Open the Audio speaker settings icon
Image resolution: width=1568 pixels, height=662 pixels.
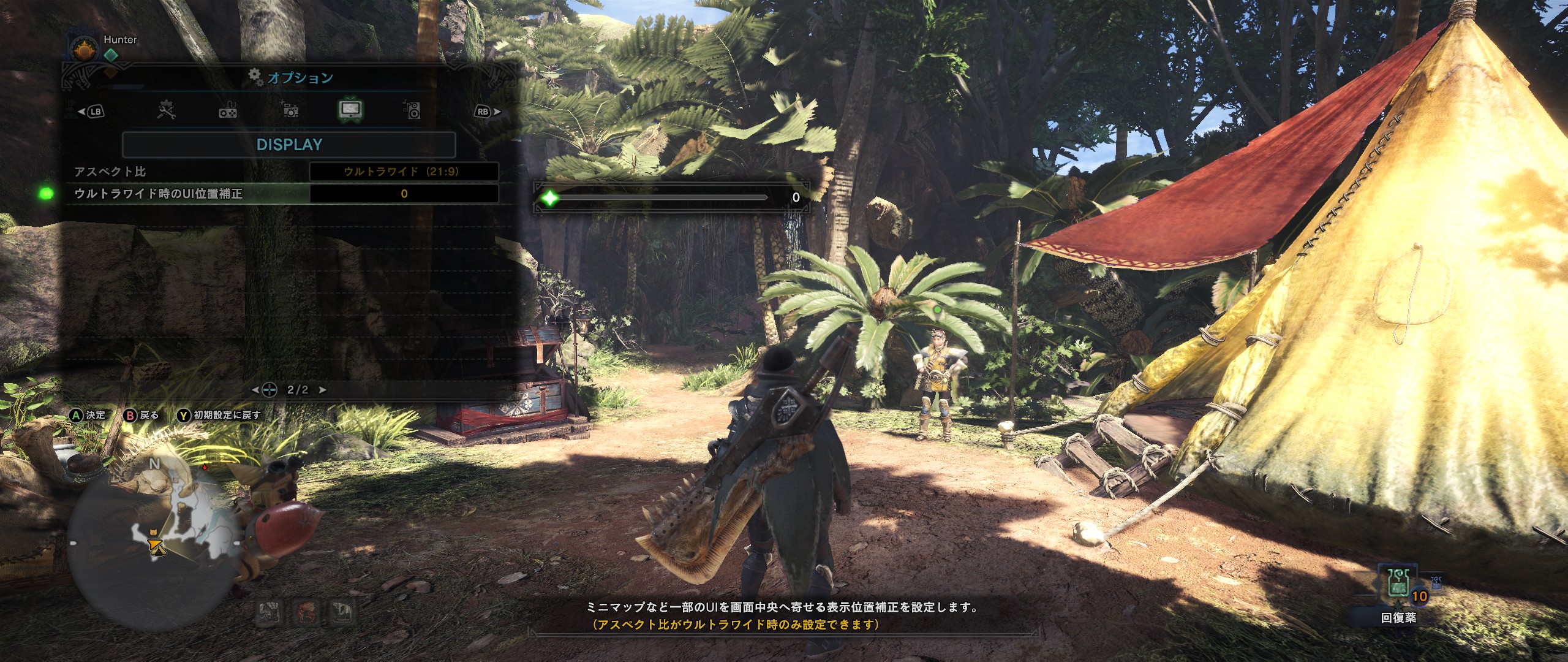click(414, 110)
